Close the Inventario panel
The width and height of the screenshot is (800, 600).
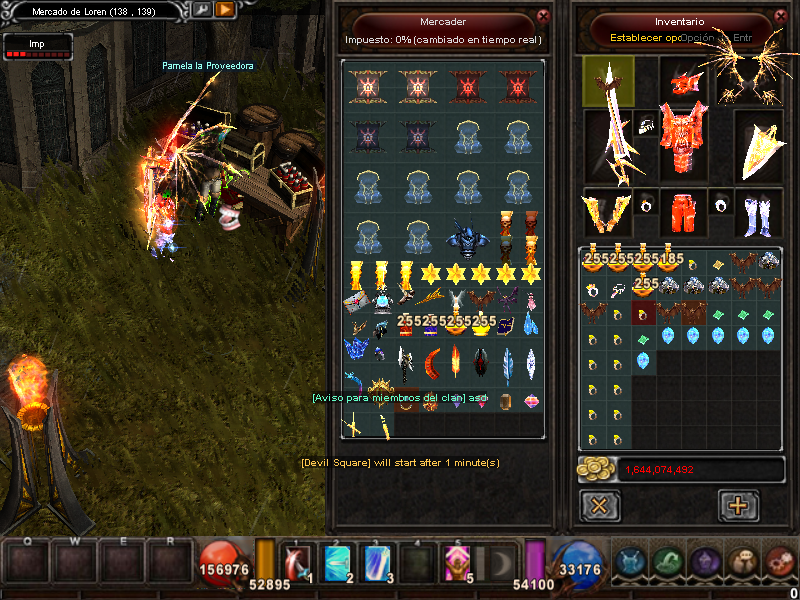tap(779, 16)
